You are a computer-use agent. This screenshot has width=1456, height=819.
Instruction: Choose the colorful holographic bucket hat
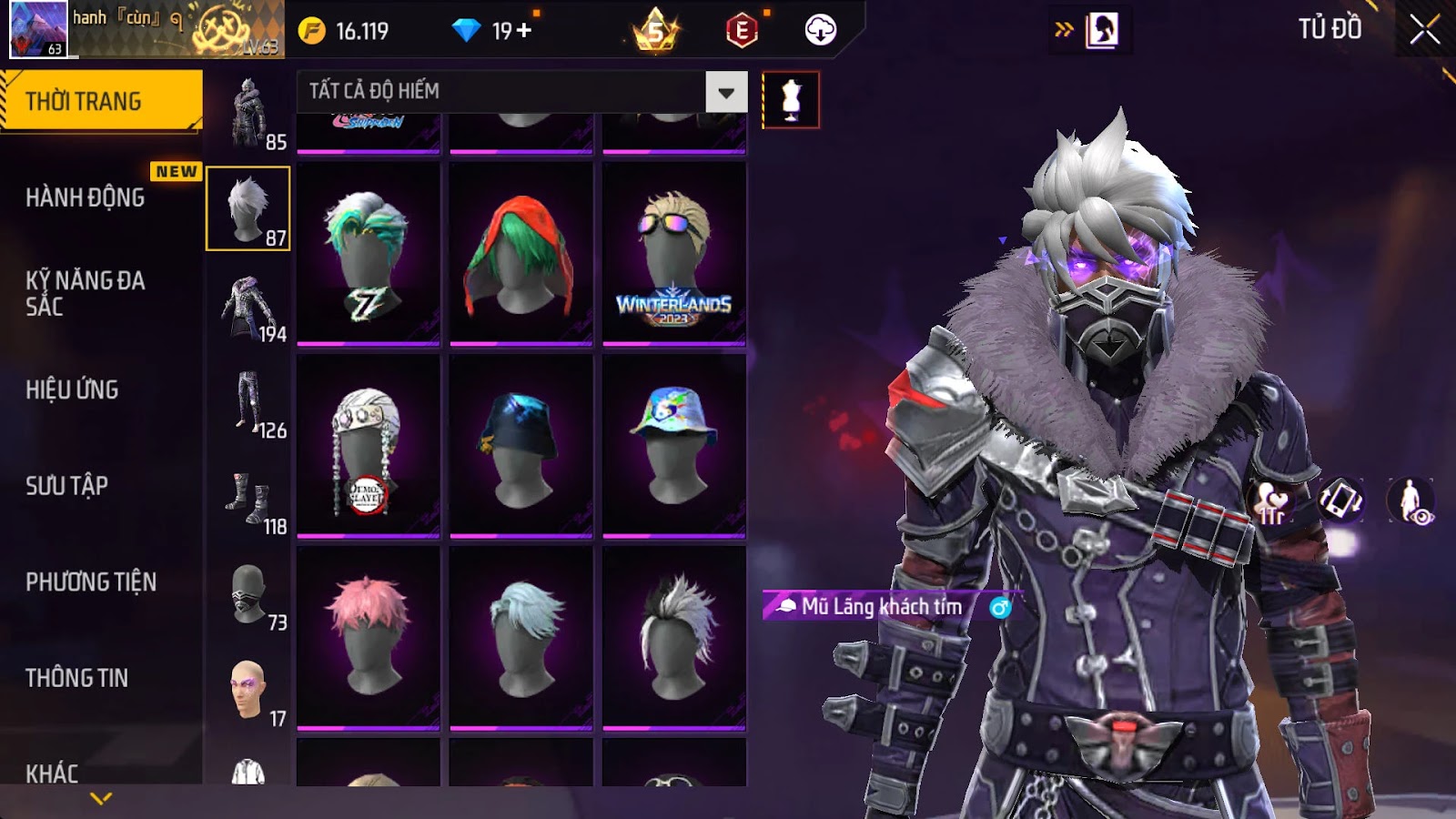pyautogui.click(x=674, y=446)
